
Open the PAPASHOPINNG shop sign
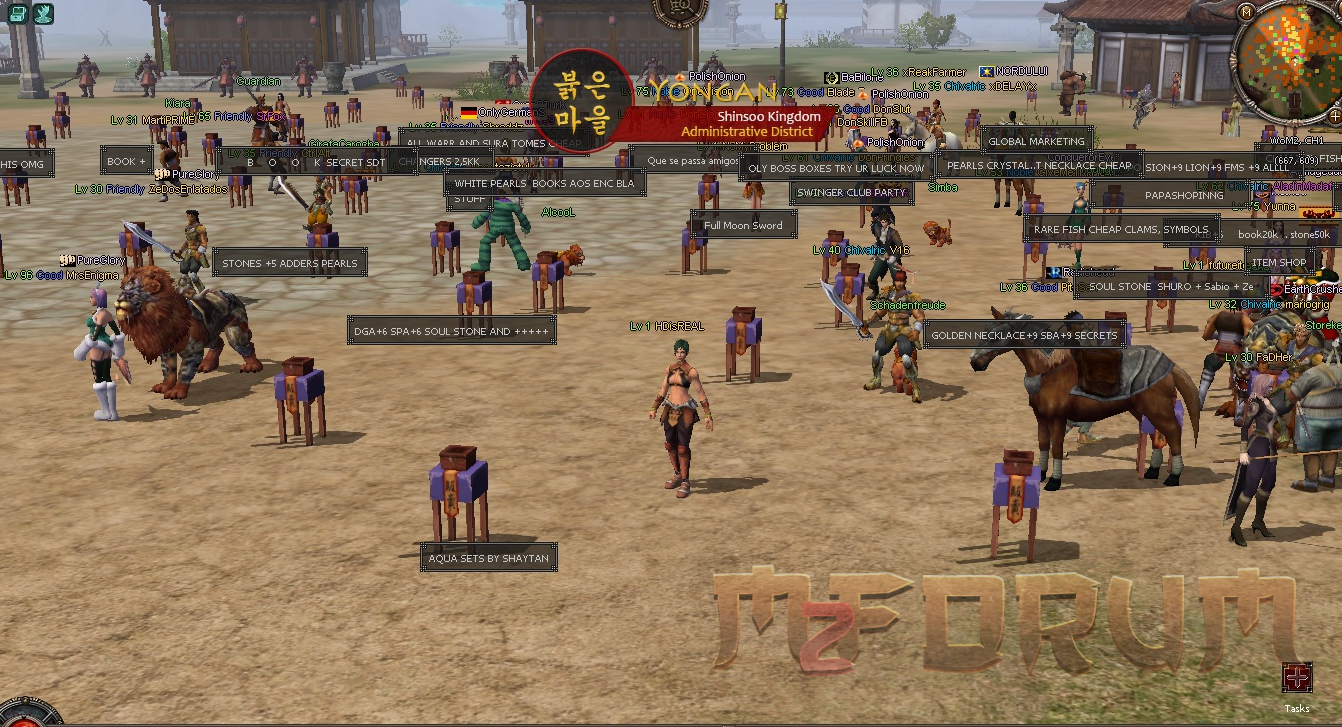click(1184, 195)
